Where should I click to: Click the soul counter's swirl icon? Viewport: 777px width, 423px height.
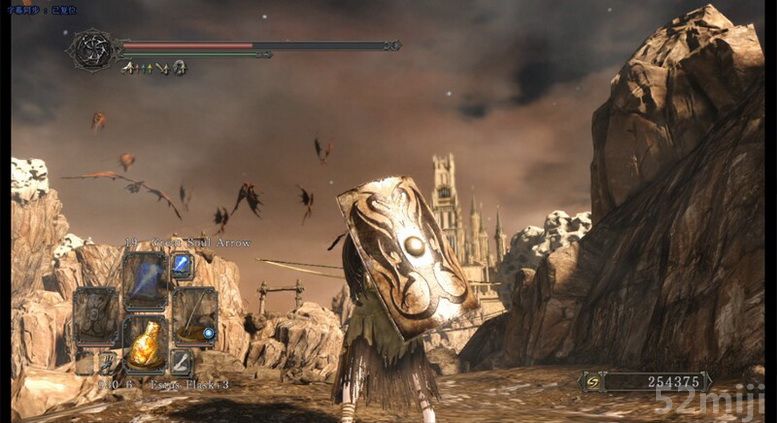[x=590, y=381]
